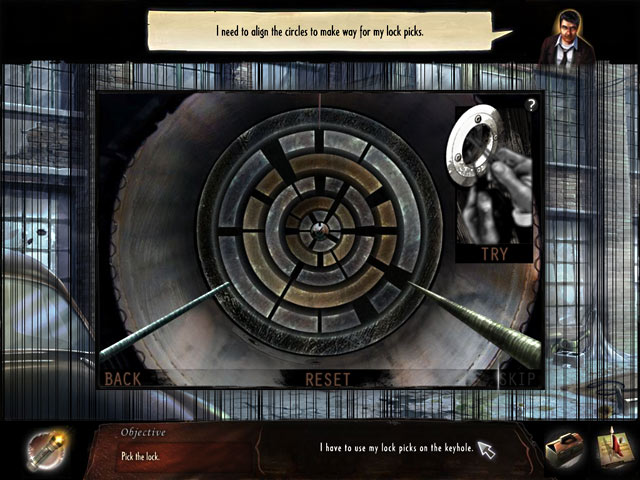Skip the lock picking puzzle

(x=517, y=379)
